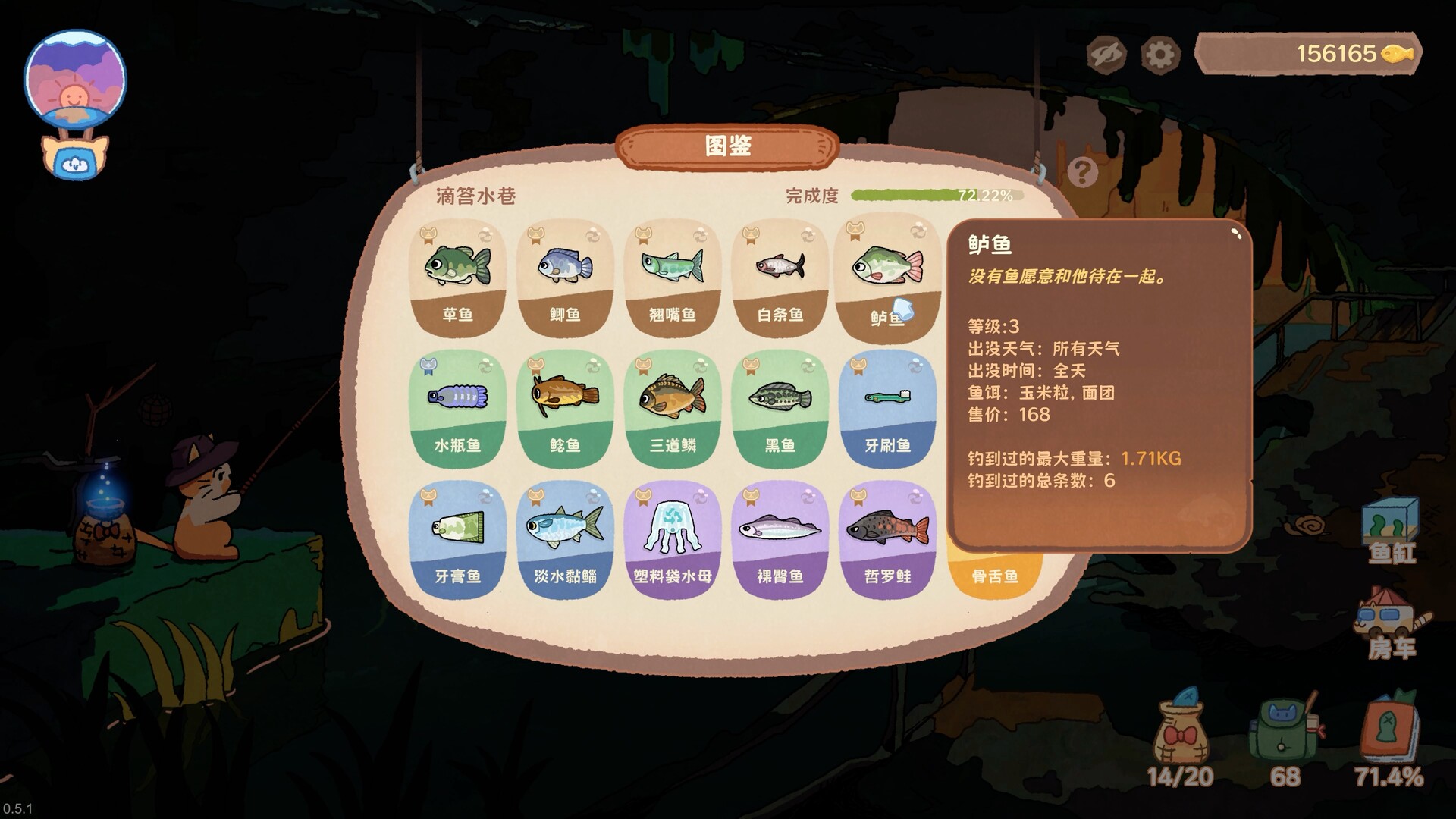Select the 骨舌鱼 locked entry
The image size is (1456, 819).
click(x=994, y=576)
